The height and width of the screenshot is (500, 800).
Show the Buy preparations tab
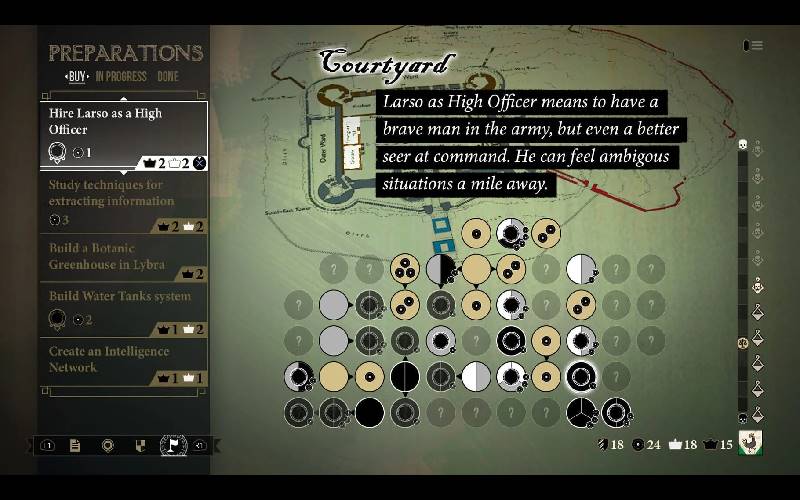[x=76, y=77]
